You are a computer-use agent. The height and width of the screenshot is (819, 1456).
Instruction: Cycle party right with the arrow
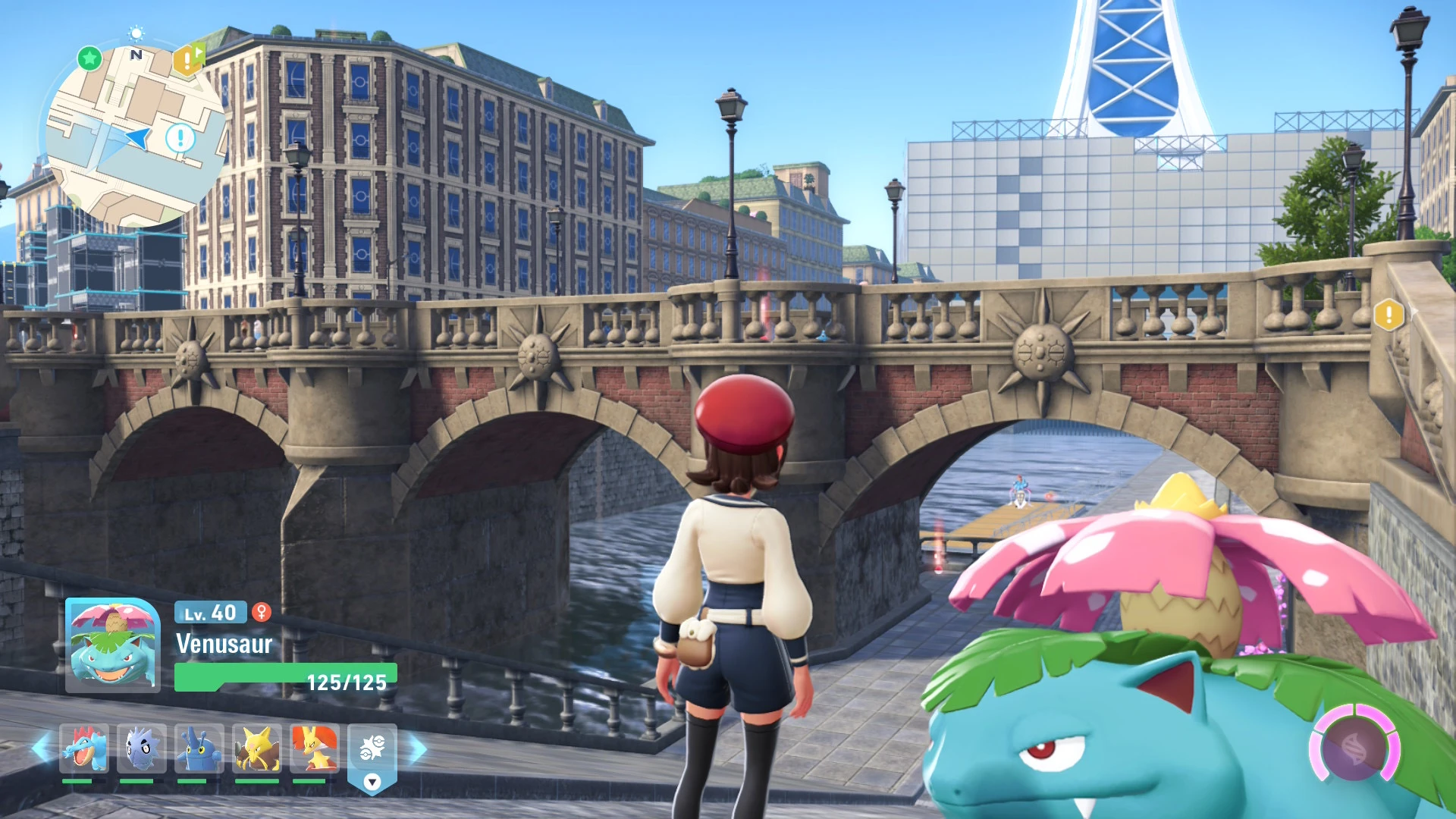click(418, 749)
